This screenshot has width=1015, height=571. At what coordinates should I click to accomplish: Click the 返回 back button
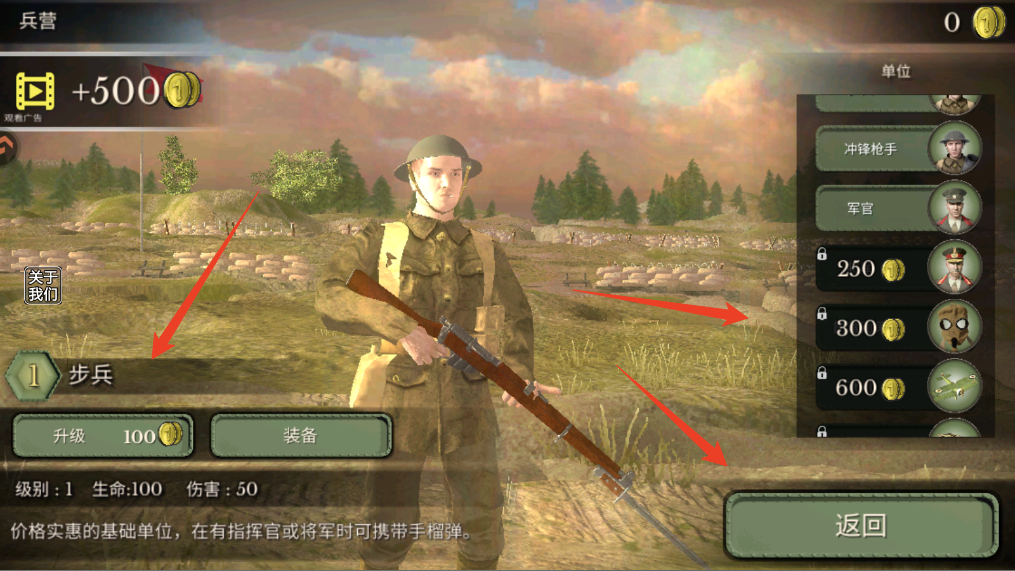(x=860, y=525)
